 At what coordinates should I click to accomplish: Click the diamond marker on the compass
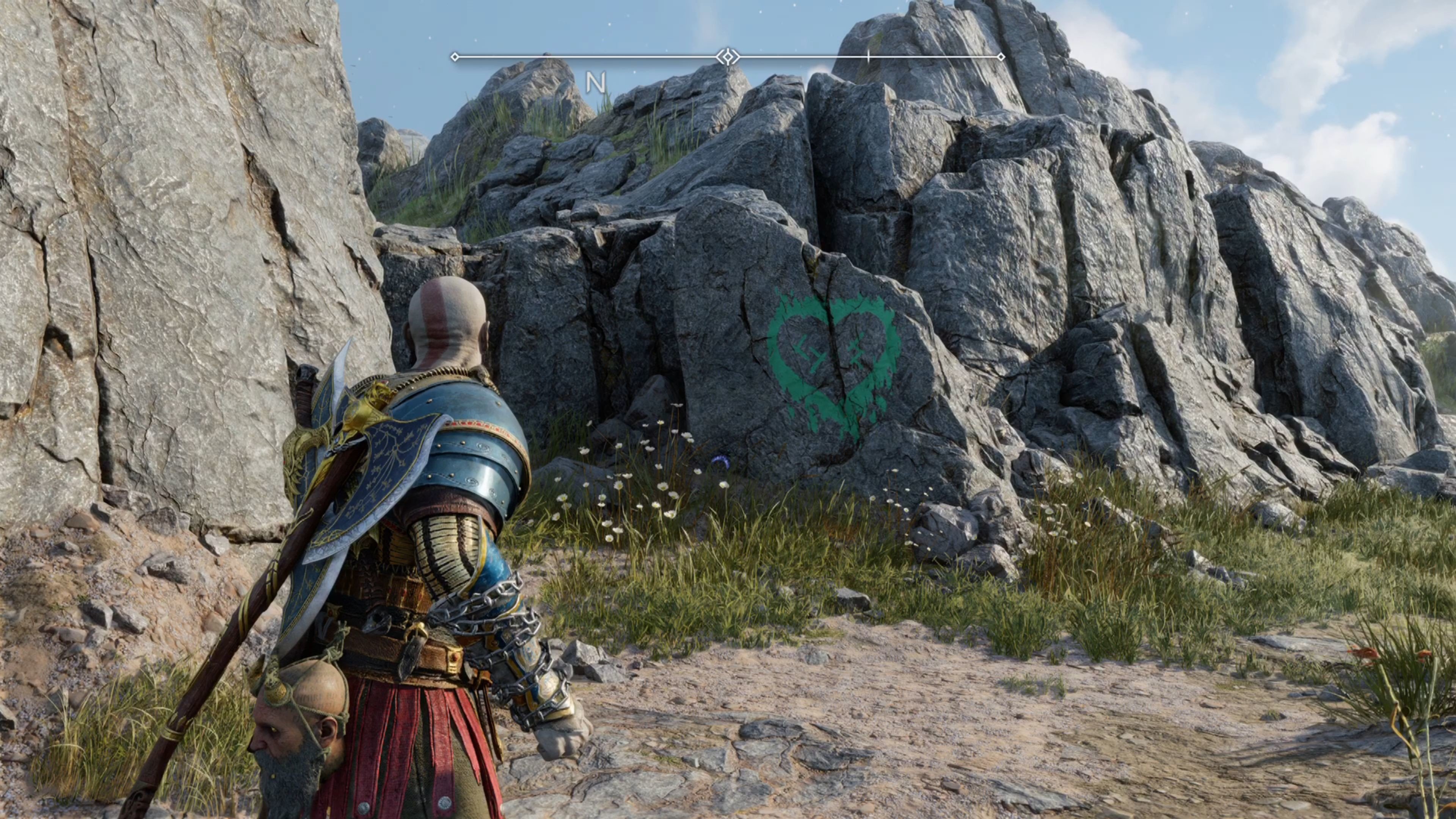click(728, 57)
